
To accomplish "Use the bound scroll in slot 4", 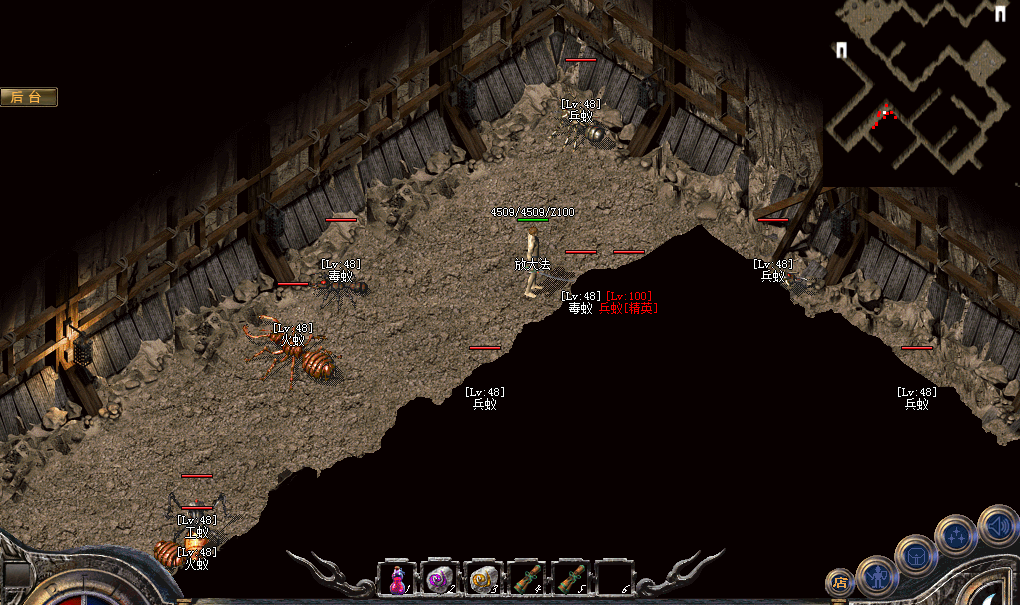I will coord(528,578).
